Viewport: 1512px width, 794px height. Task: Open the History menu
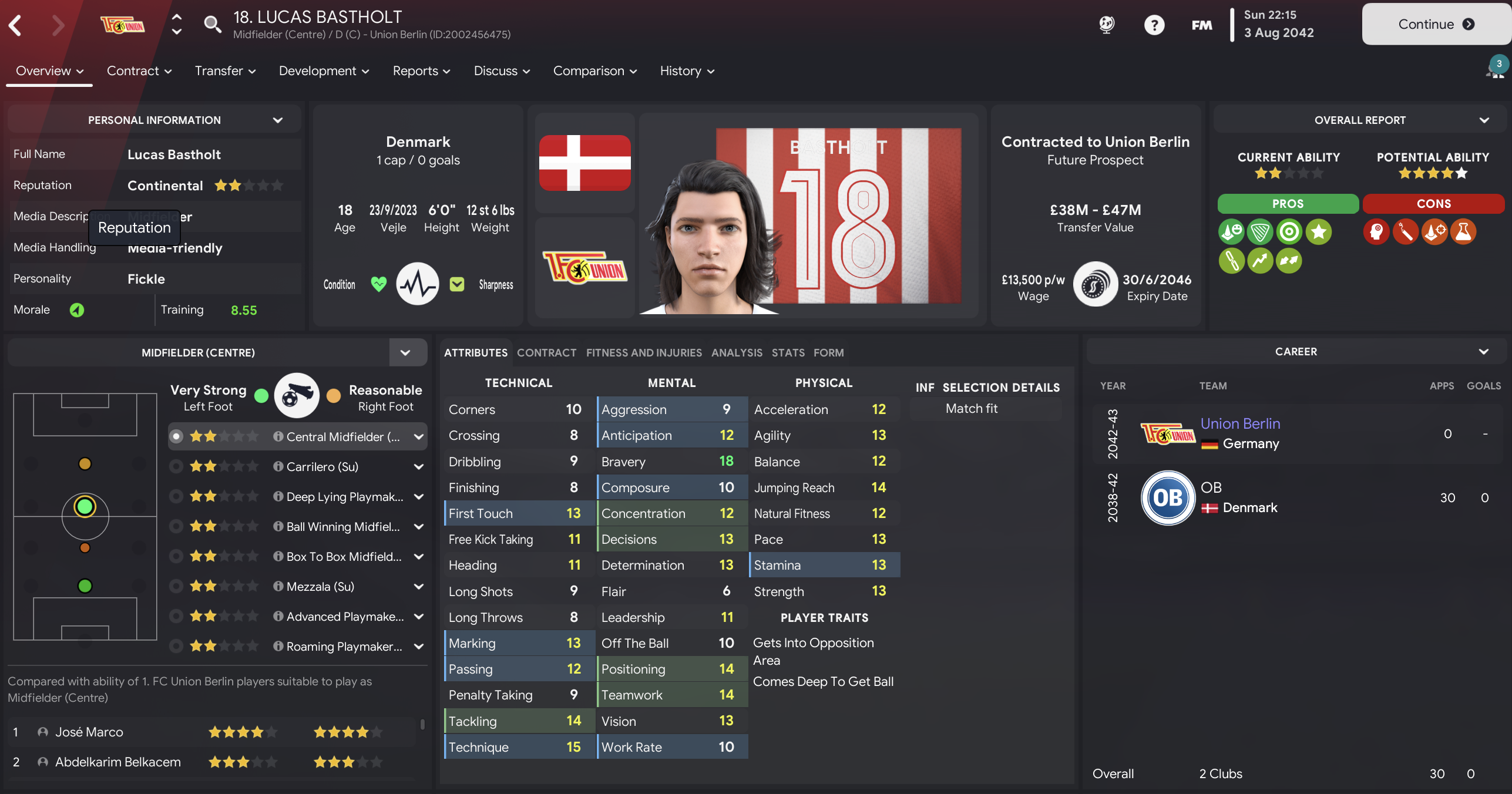(x=687, y=71)
